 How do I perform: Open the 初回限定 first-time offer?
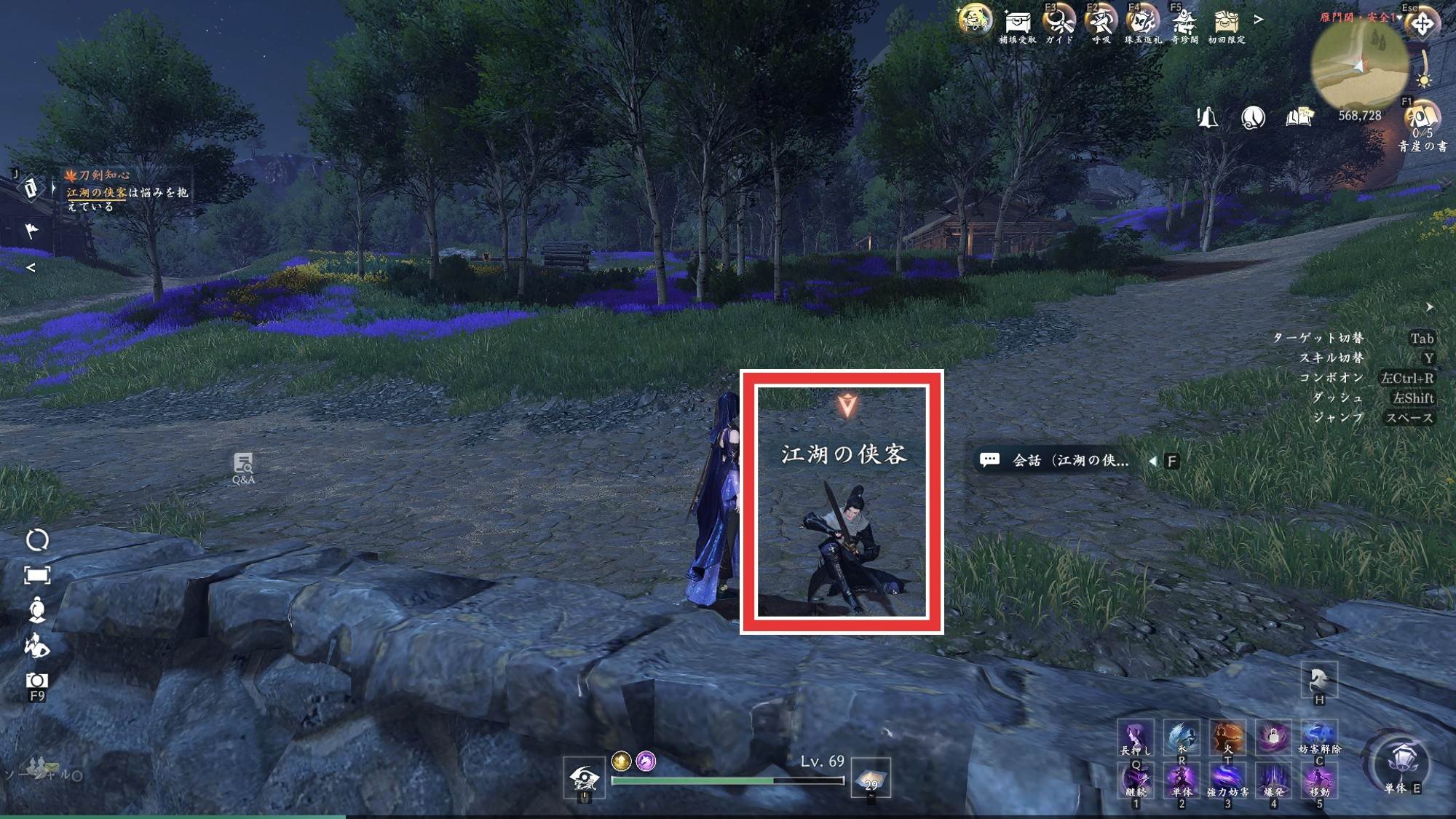[1227, 22]
